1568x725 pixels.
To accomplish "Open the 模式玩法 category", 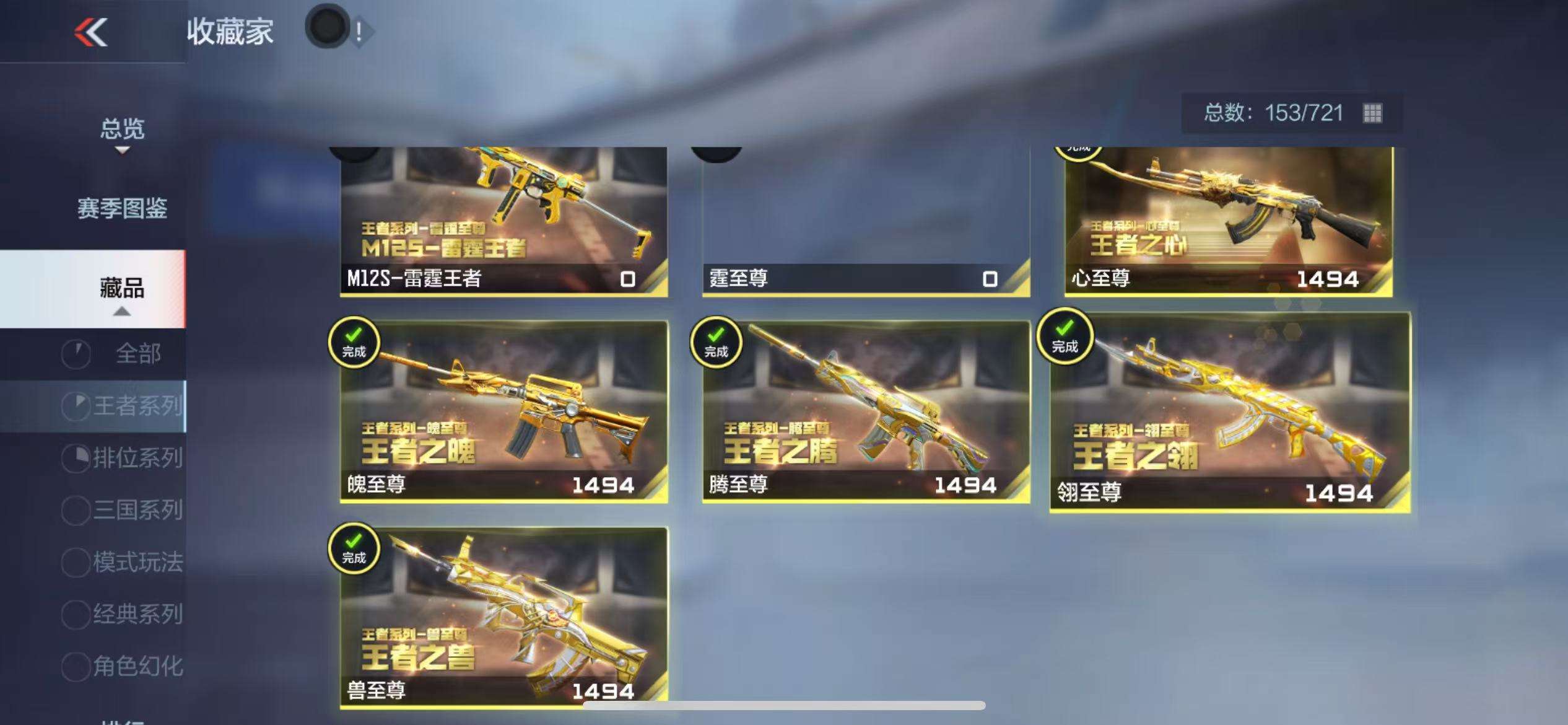I will pos(137,562).
